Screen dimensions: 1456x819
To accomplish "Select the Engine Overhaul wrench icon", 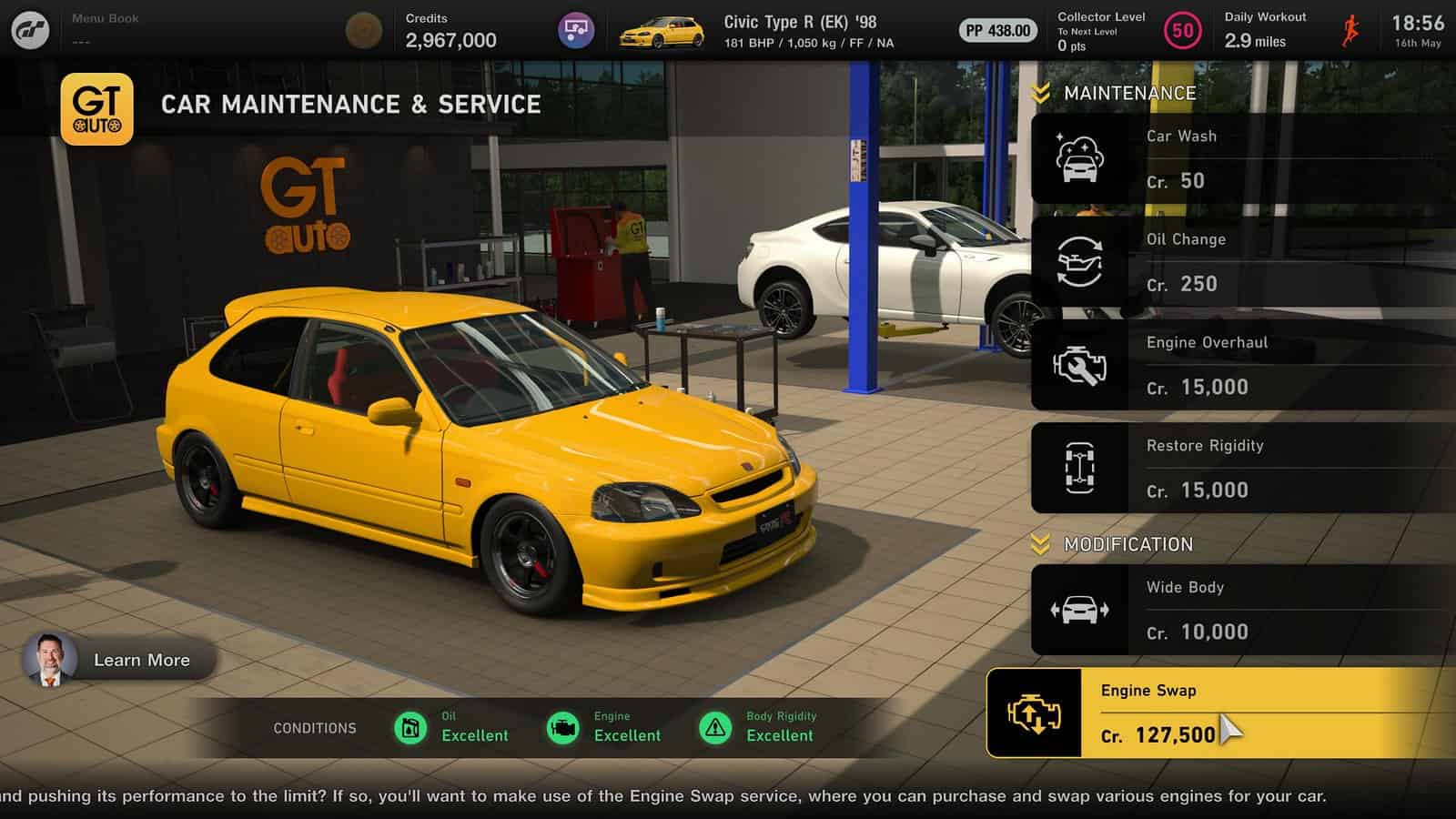I will [x=1078, y=364].
